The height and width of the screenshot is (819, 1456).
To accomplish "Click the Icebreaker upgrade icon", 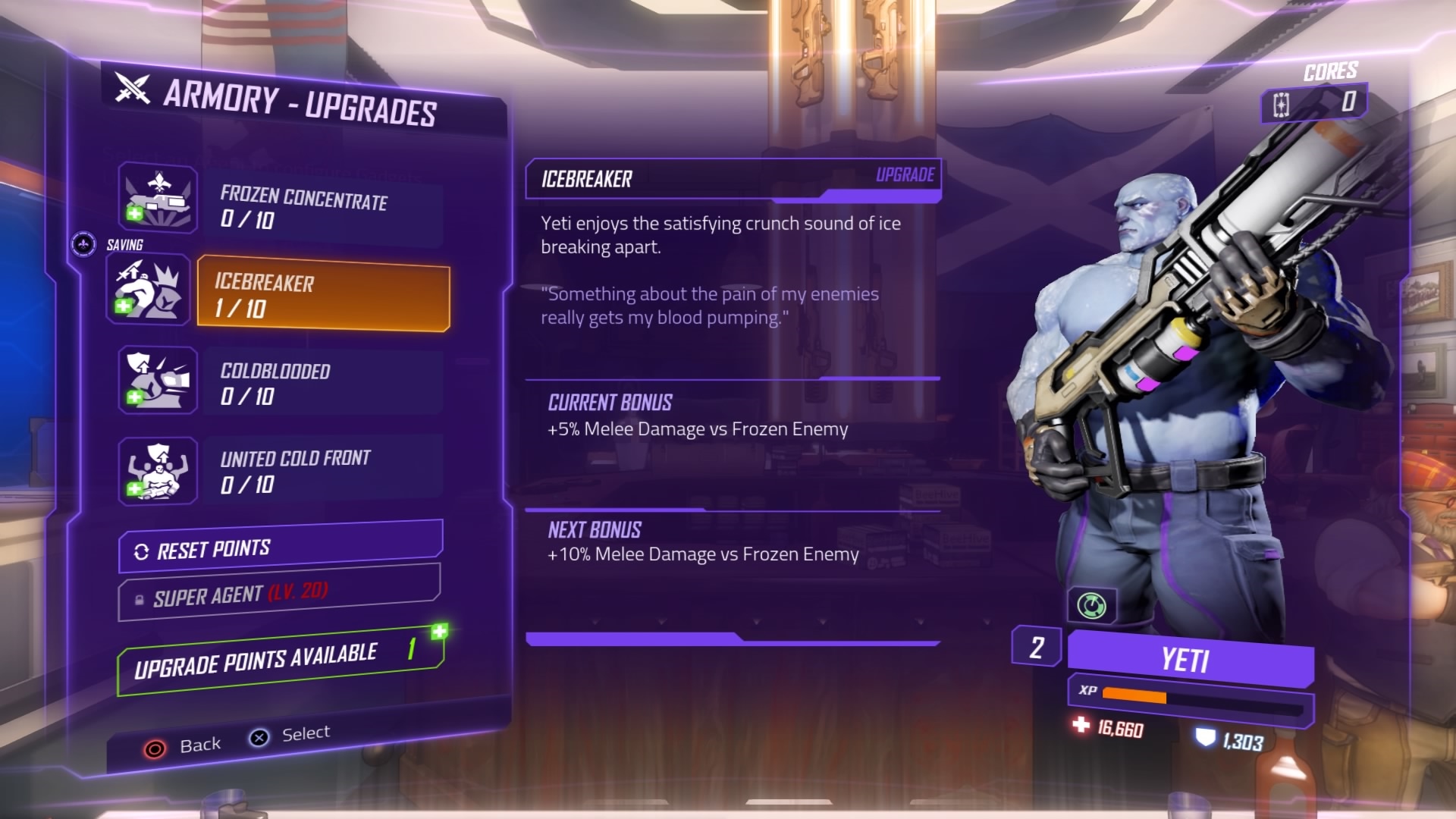I will pyautogui.click(x=149, y=290).
